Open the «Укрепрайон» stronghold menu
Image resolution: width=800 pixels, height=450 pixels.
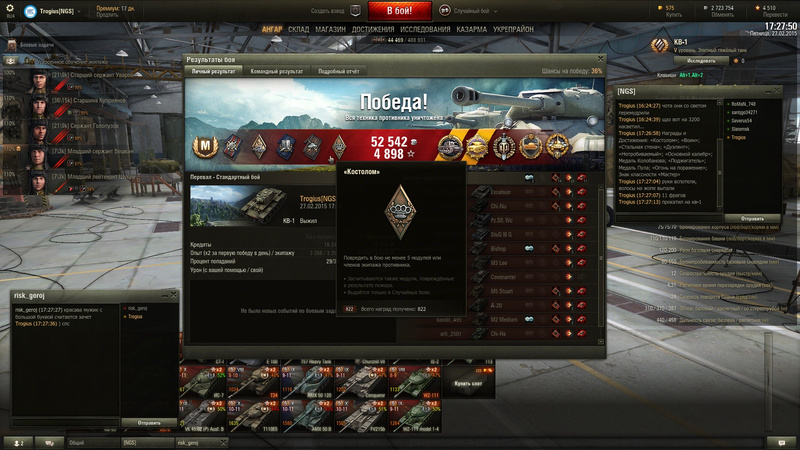[514, 30]
